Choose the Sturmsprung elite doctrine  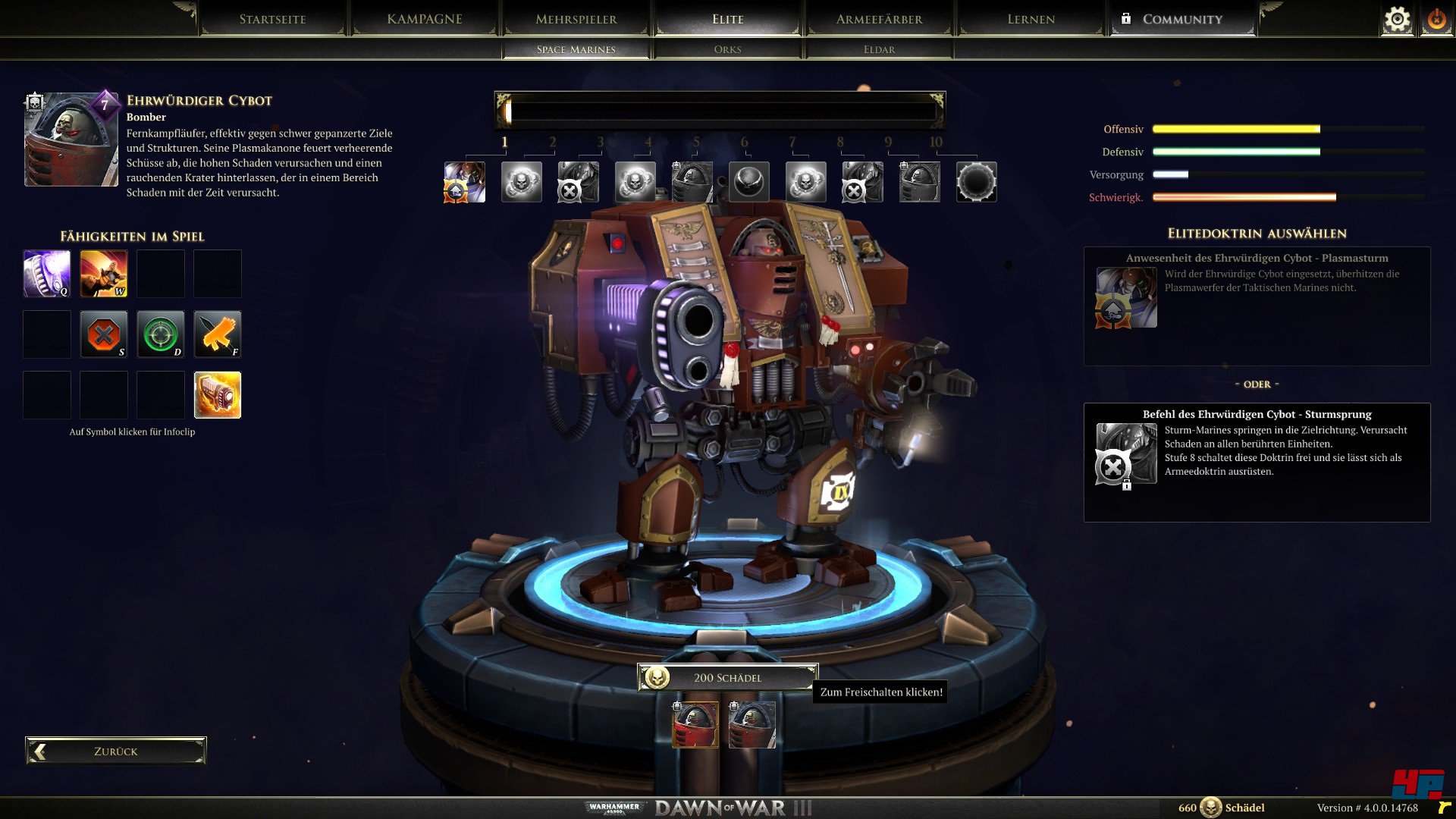tap(1257, 461)
